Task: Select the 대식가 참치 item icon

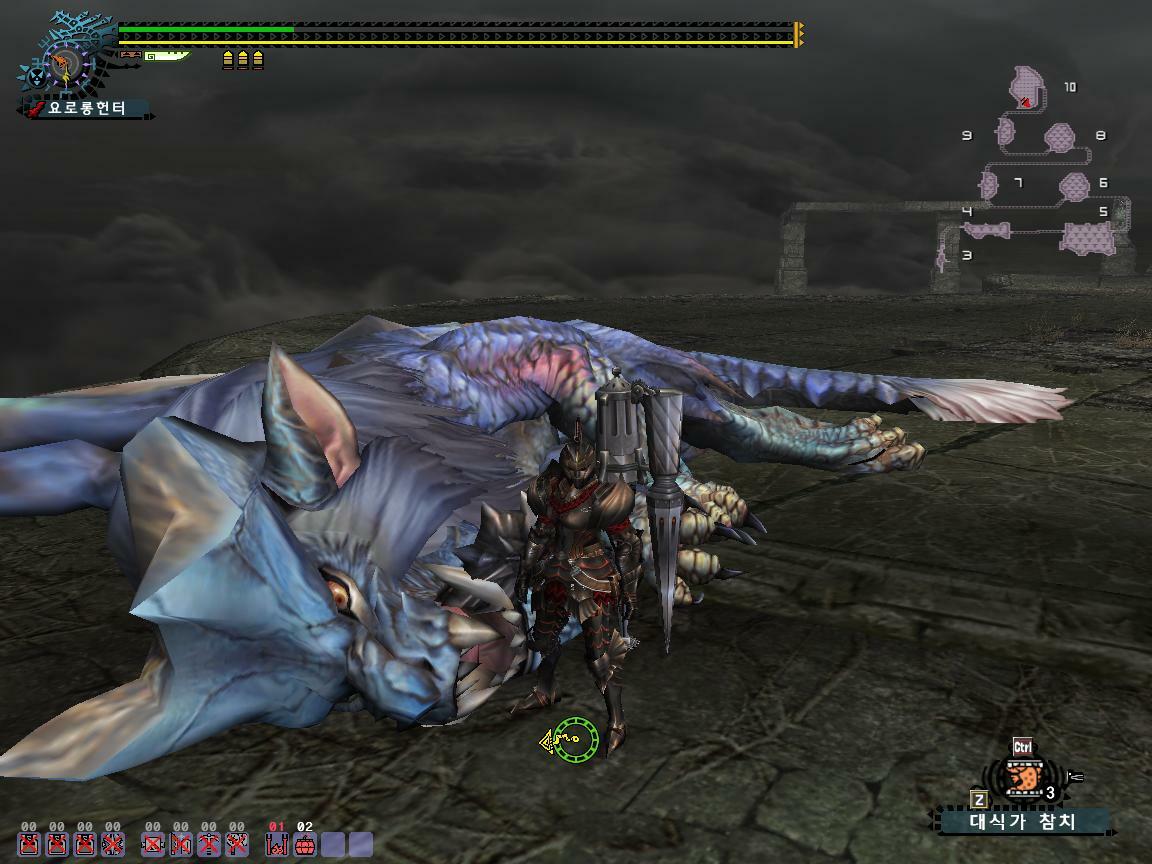Action: click(1023, 778)
